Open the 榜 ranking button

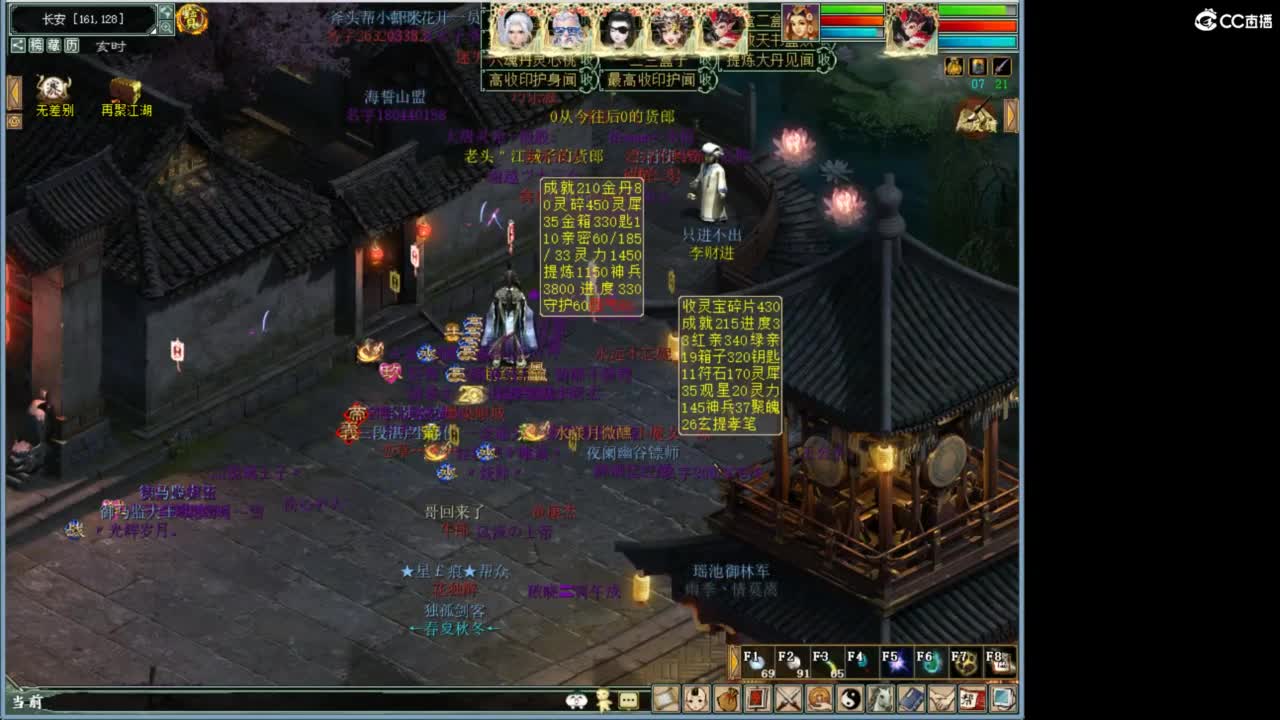pyautogui.click(x=36, y=45)
